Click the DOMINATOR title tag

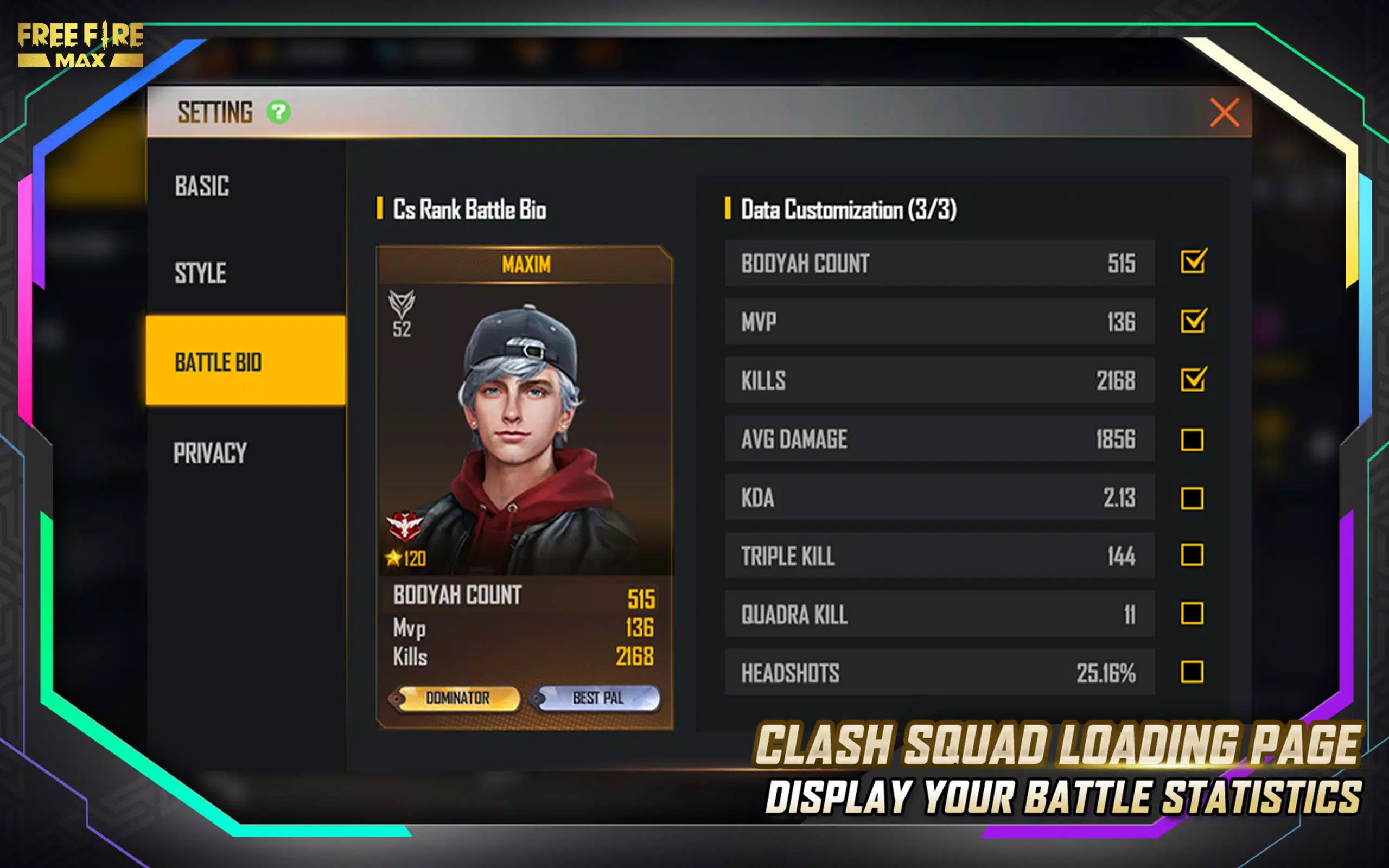coord(457,698)
